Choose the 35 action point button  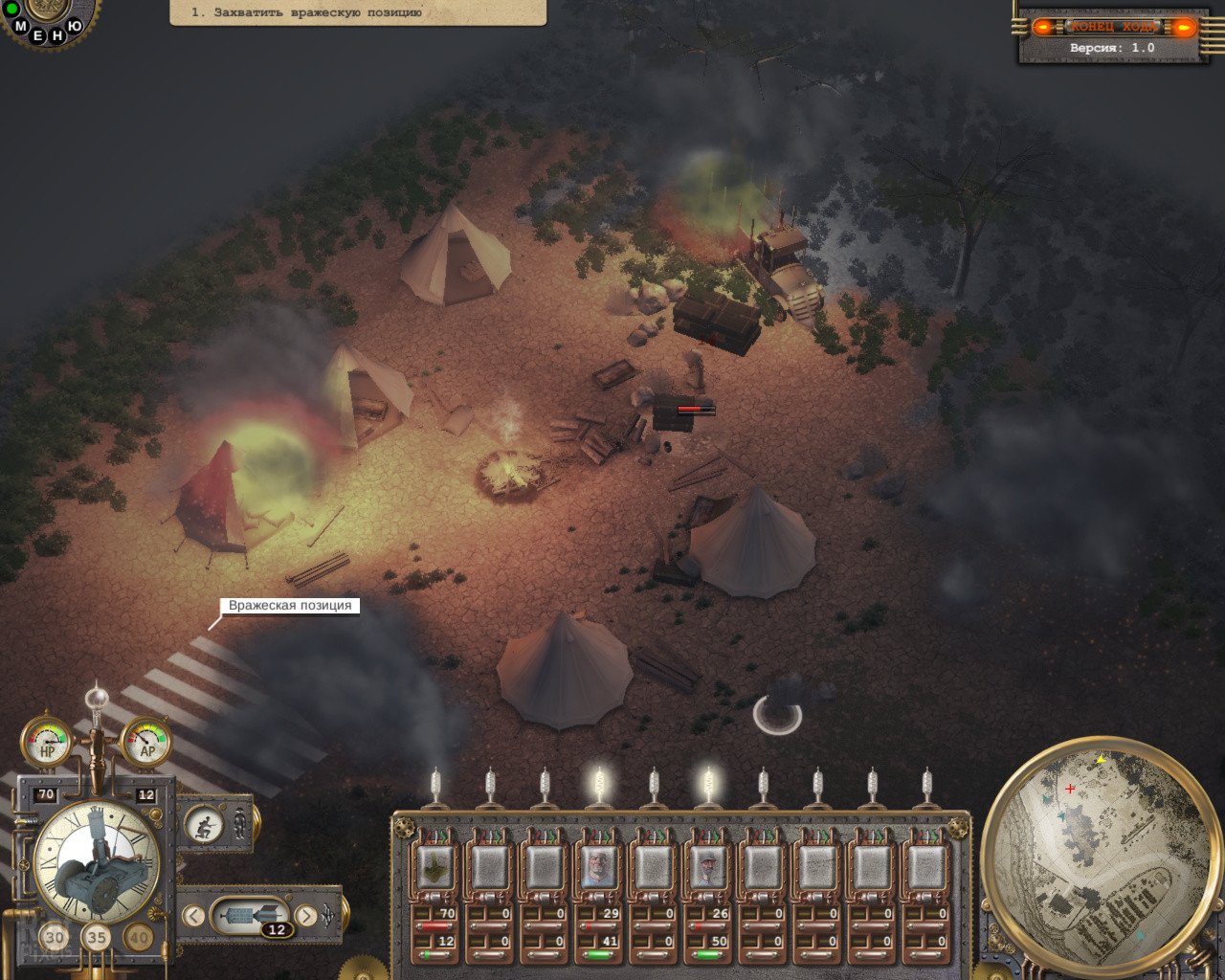click(x=96, y=938)
